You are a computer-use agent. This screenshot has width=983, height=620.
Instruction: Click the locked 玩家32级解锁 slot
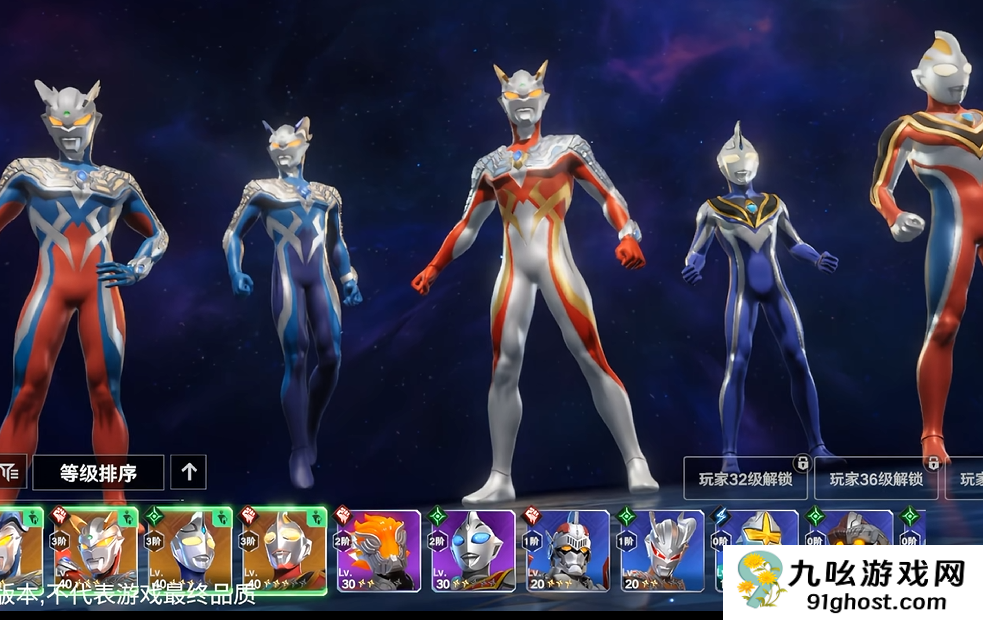coord(745,479)
